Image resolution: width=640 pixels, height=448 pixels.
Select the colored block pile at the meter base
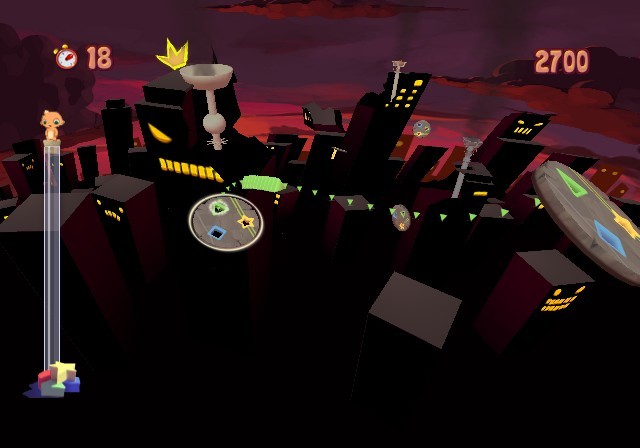[57, 379]
